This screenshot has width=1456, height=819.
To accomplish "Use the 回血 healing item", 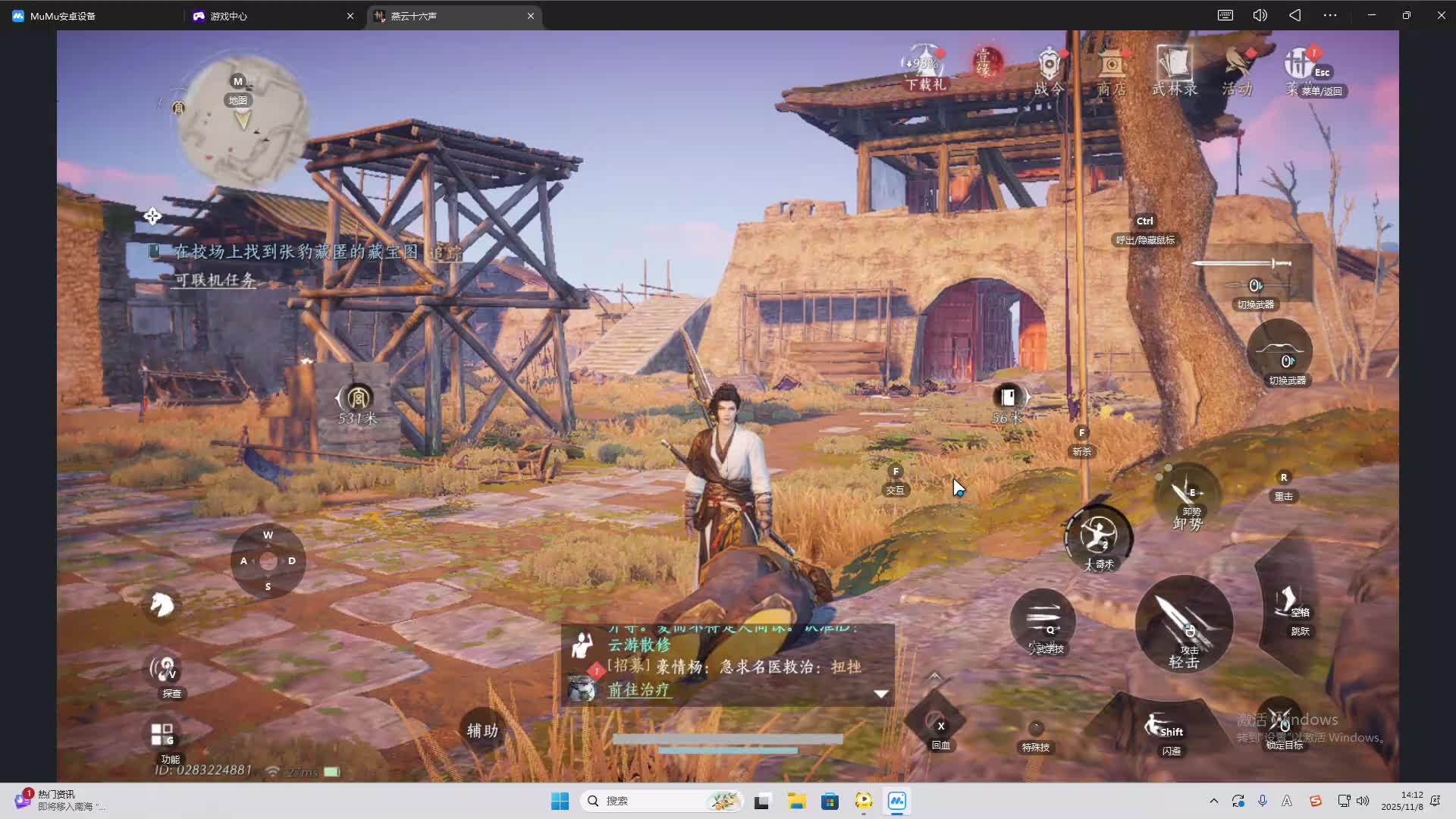I will pos(936,725).
